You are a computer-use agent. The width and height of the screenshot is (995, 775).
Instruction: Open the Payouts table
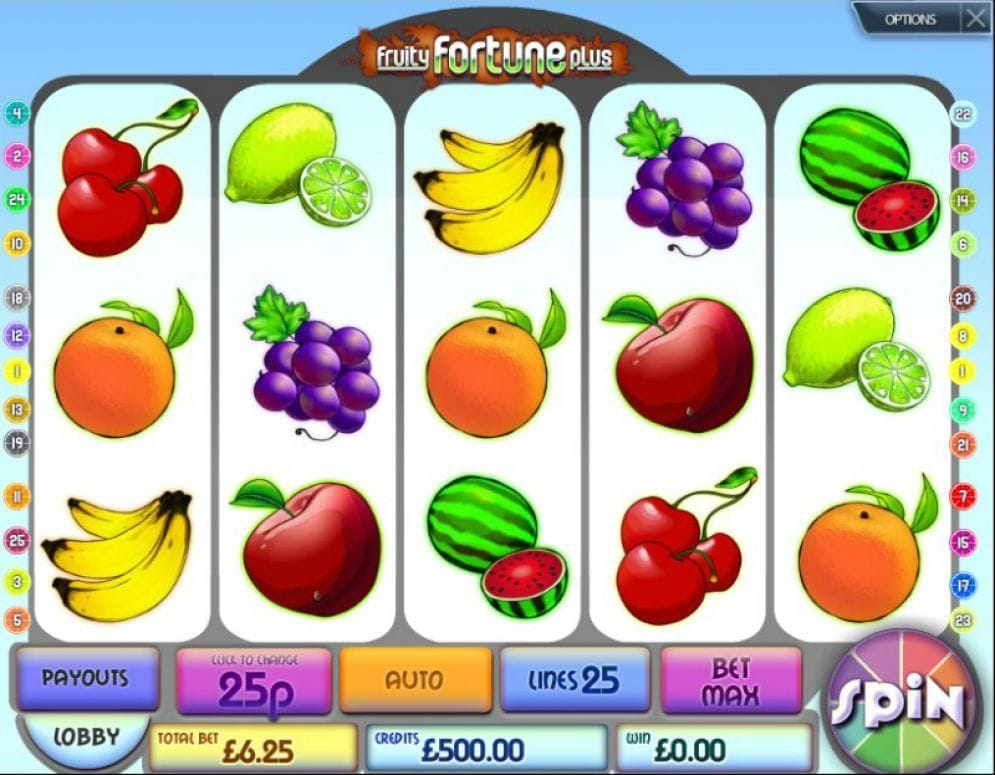click(x=84, y=678)
